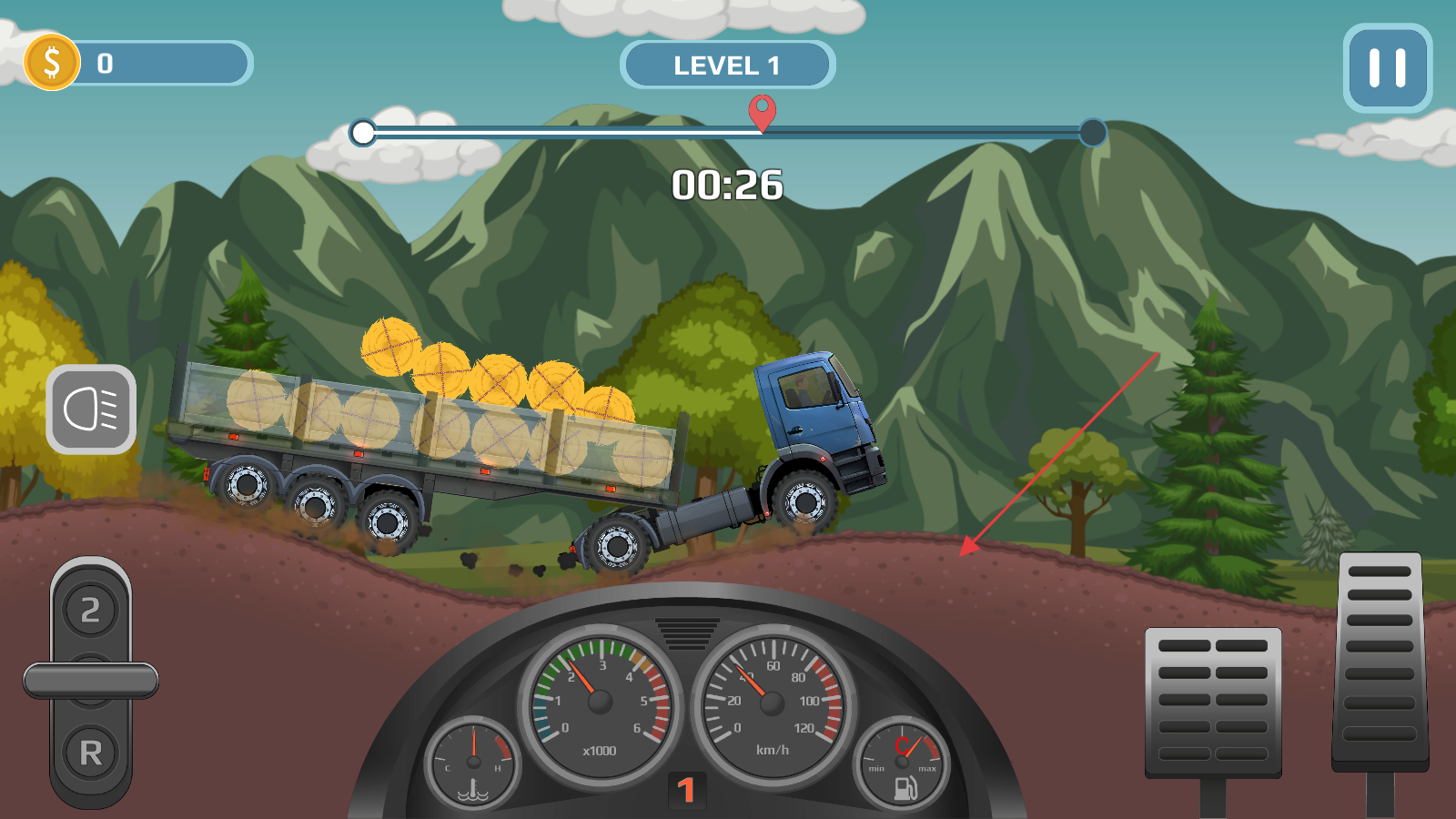Step on the brake pedal
The width and height of the screenshot is (1456, 819).
[x=1213, y=701]
